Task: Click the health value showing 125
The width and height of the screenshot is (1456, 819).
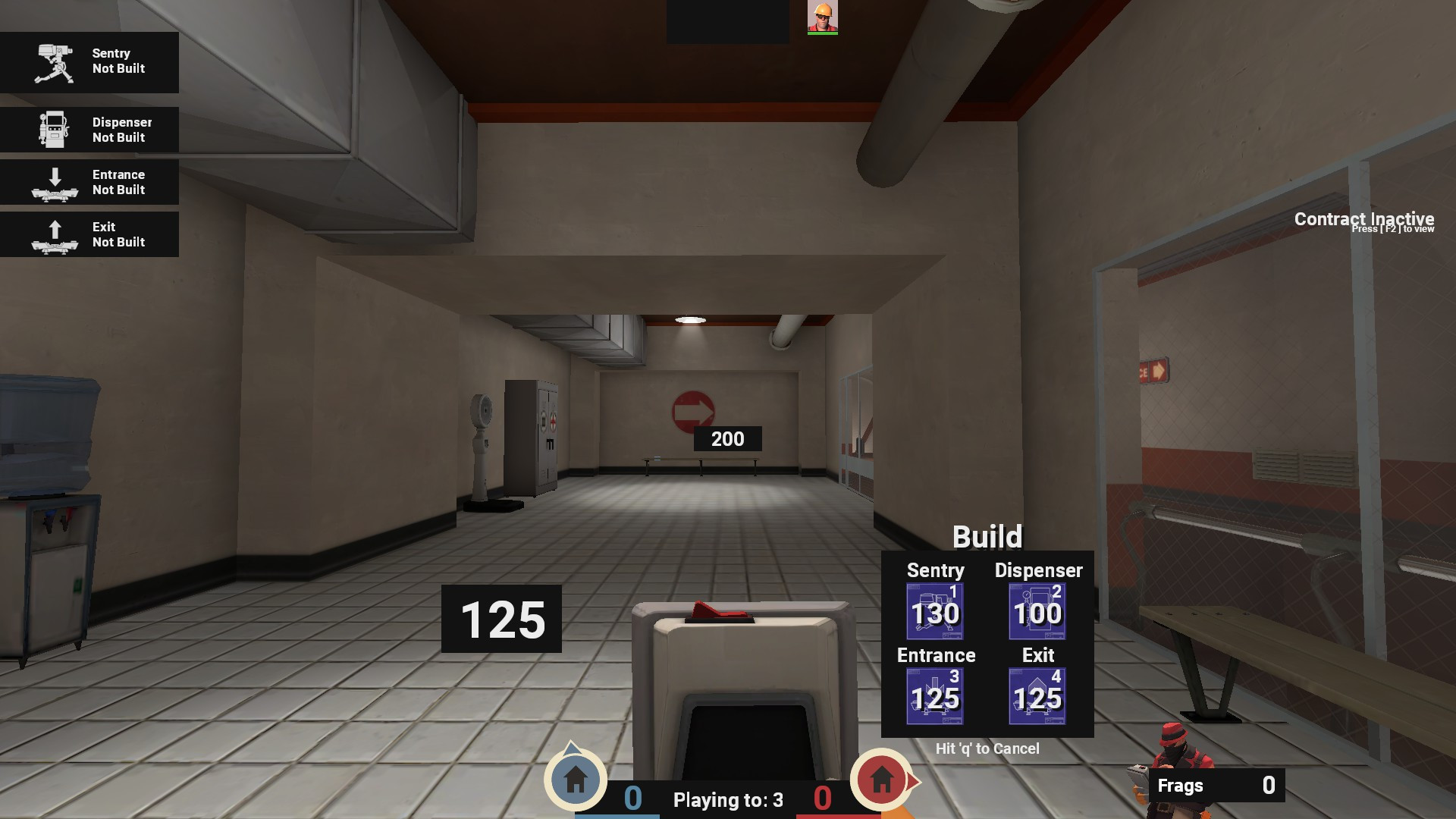Action: pyautogui.click(x=503, y=620)
